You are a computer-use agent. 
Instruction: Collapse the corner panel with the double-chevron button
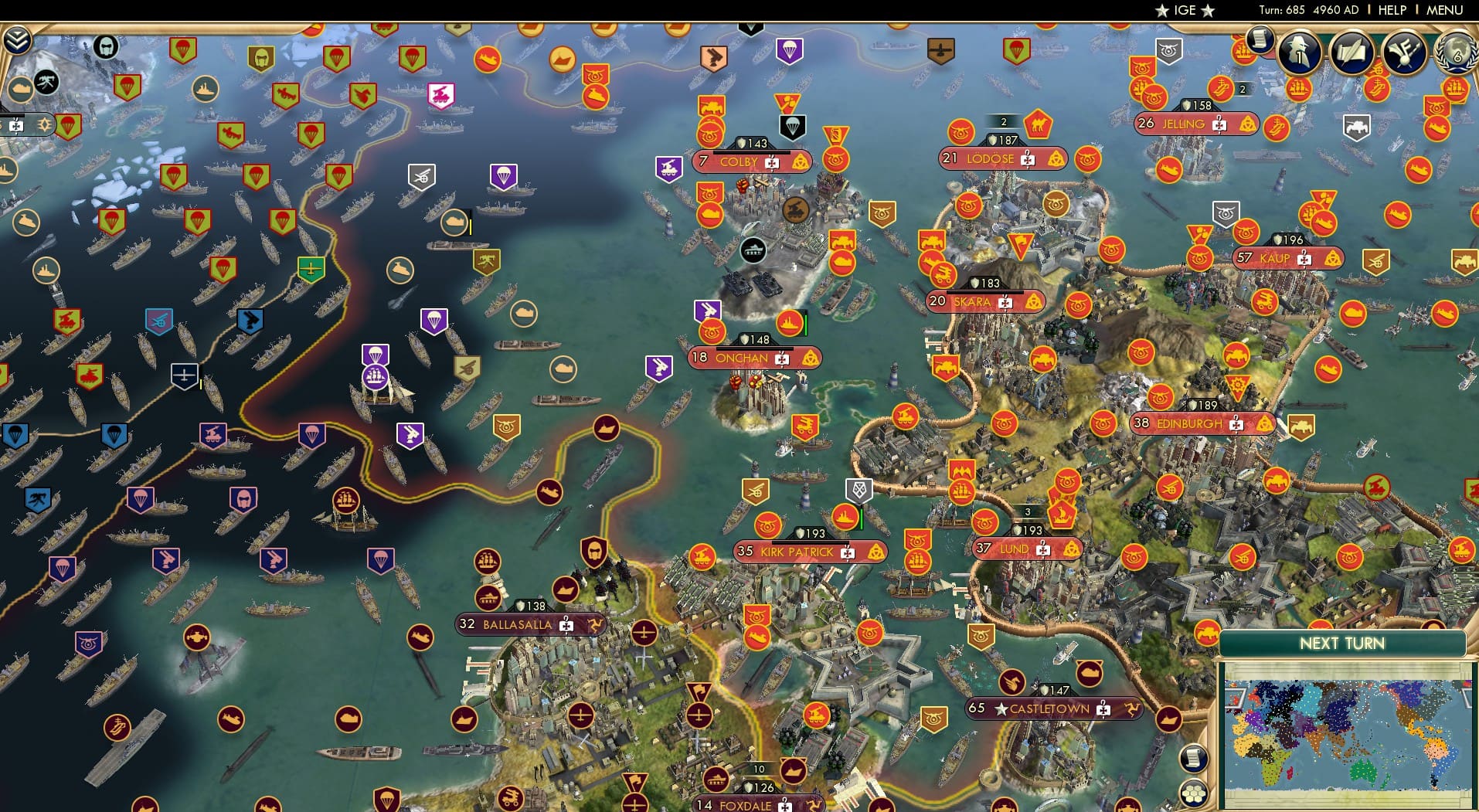(x=17, y=40)
